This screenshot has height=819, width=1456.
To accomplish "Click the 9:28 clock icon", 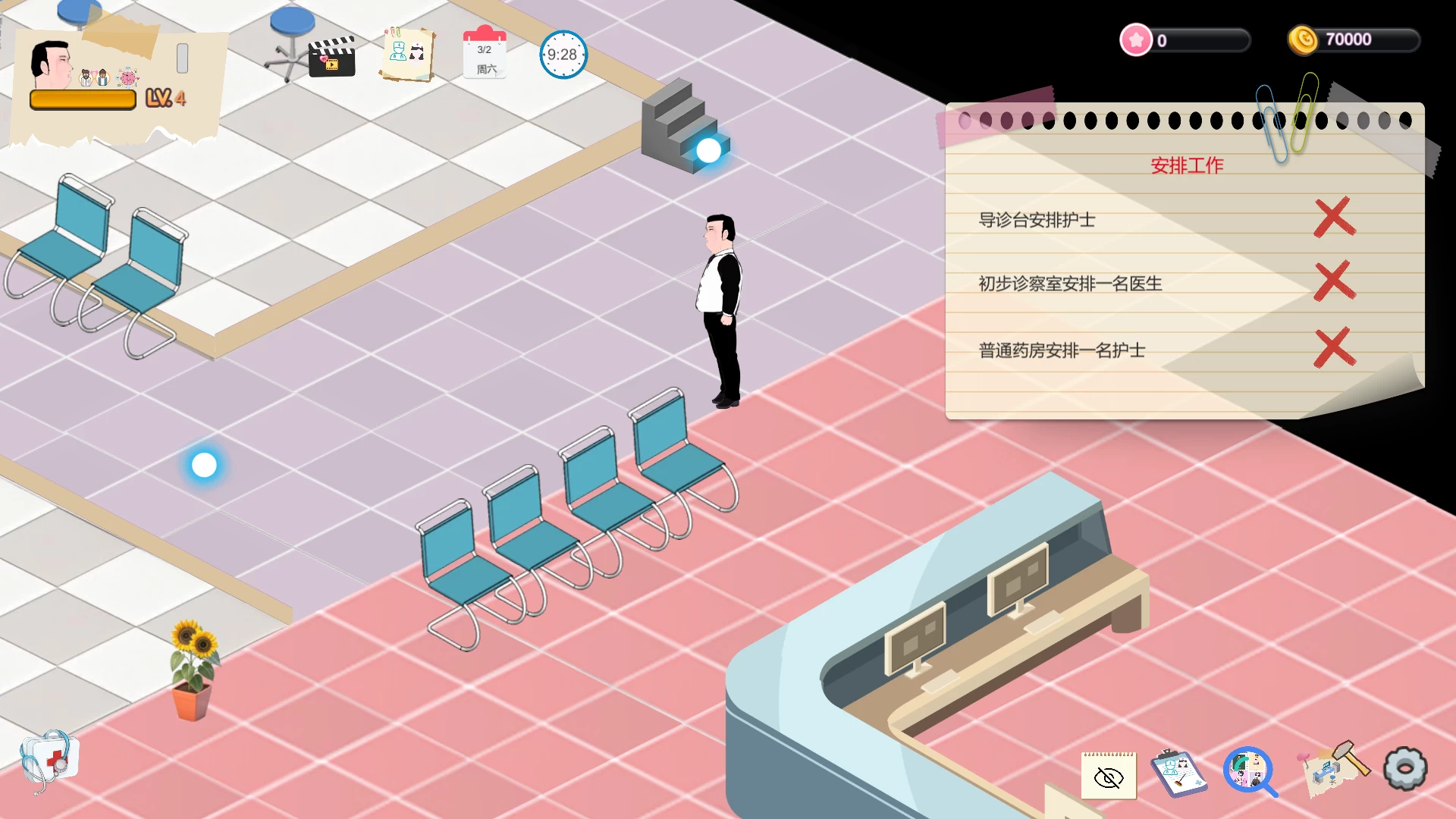I will pyautogui.click(x=562, y=55).
